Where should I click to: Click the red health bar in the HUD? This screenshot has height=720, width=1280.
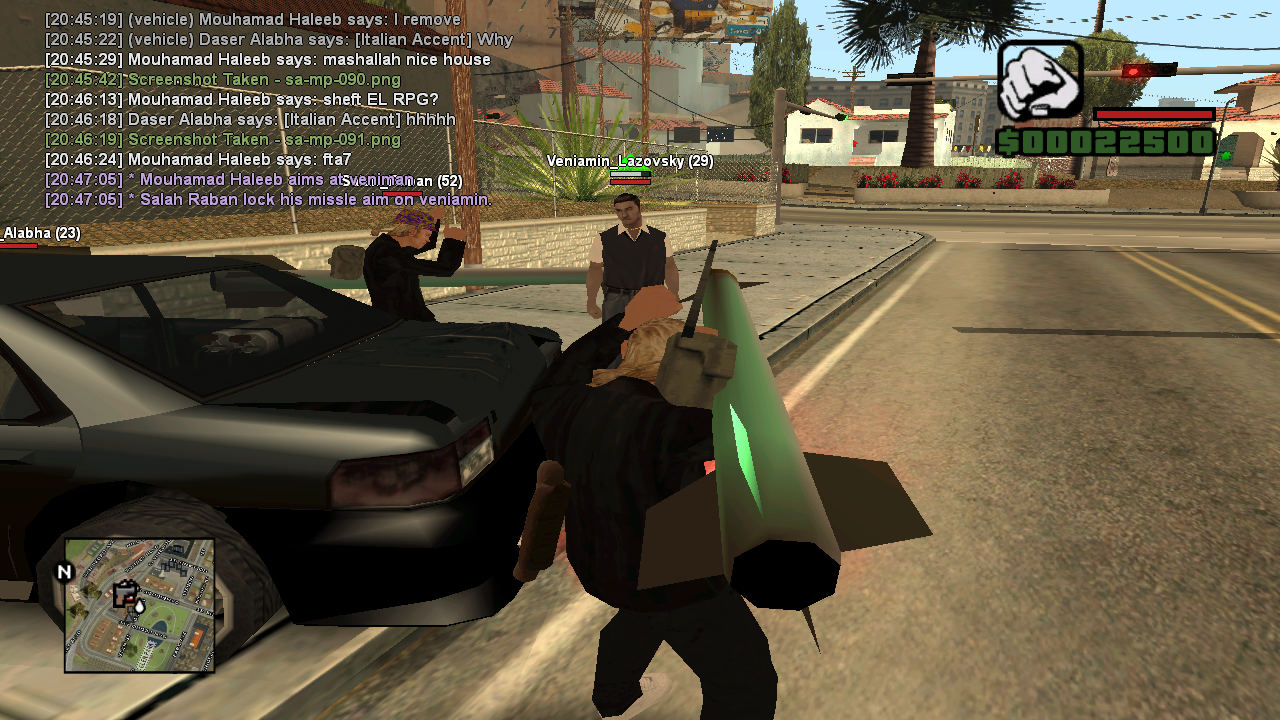[1155, 114]
